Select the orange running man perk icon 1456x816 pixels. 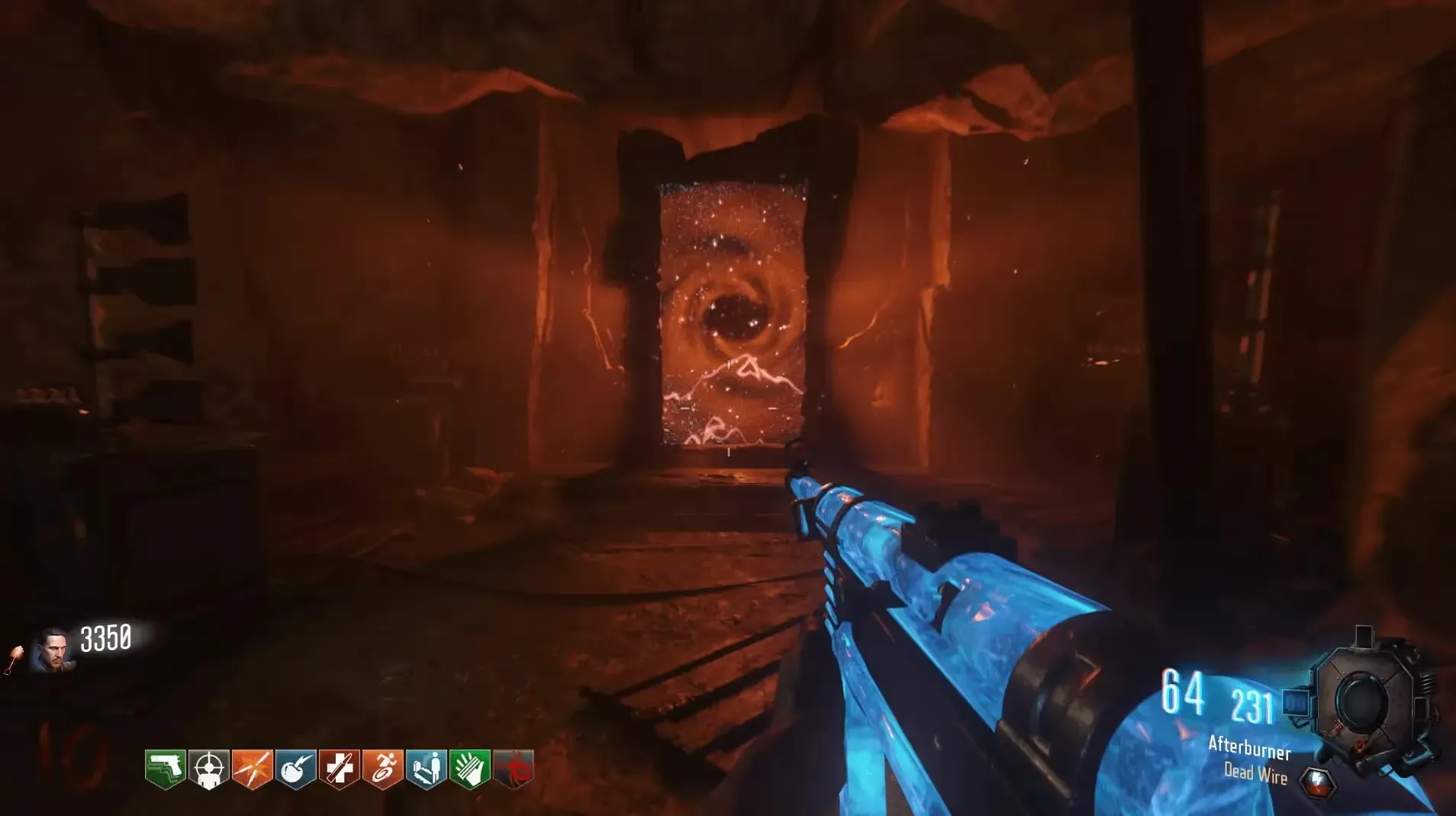tap(383, 768)
